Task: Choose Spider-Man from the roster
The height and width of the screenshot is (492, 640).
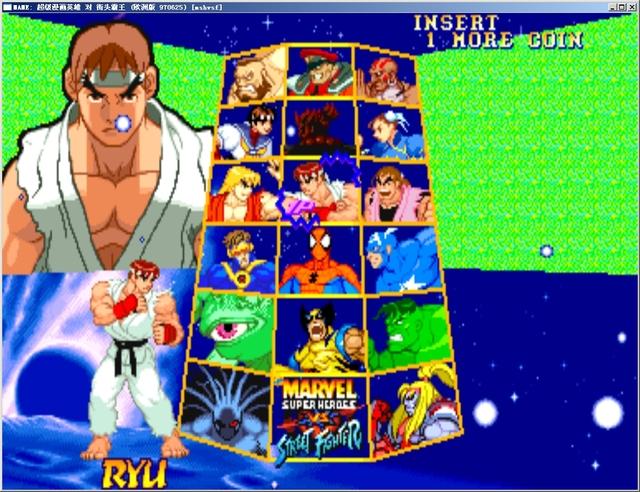Action: pyautogui.click(x=320, y=258)
